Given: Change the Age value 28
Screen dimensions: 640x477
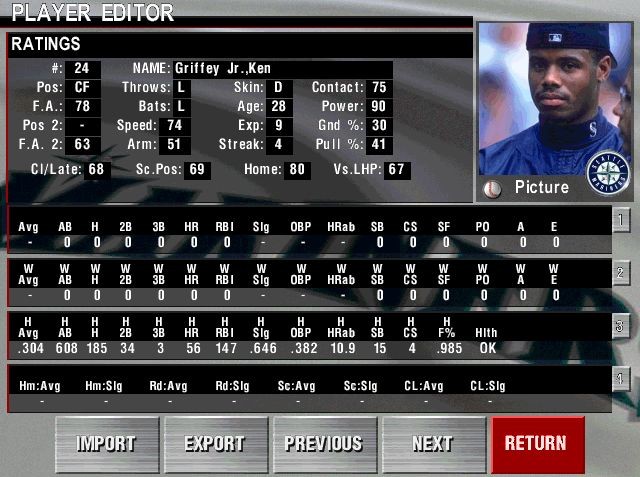Looking at the screenshot, I should pyautogui.click(x=277, y=107).
